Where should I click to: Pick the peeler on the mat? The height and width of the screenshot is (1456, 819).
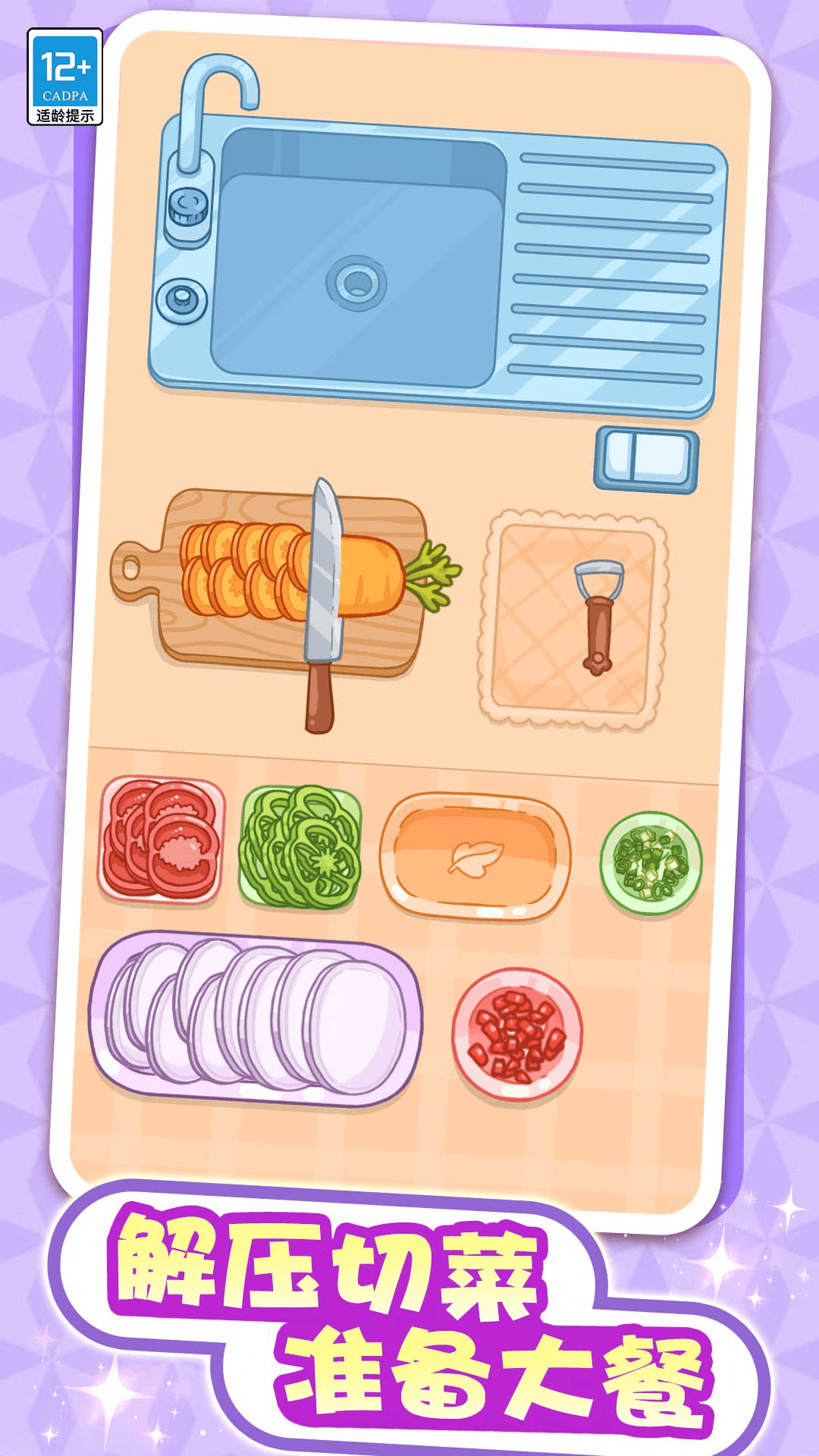tap(598, 616)
